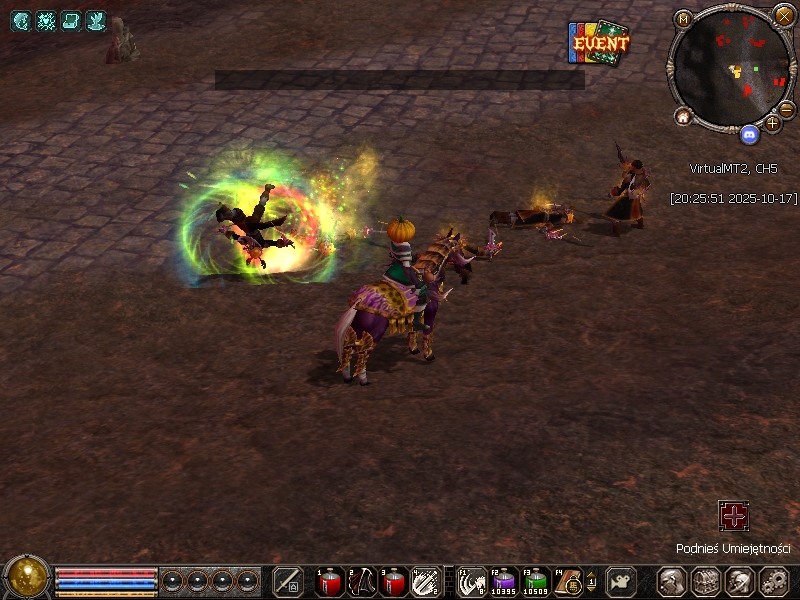The height and width of the screenshot is (600, 800).
Task: Select the crescent moon buff icon
Action: tap(21, 20)
